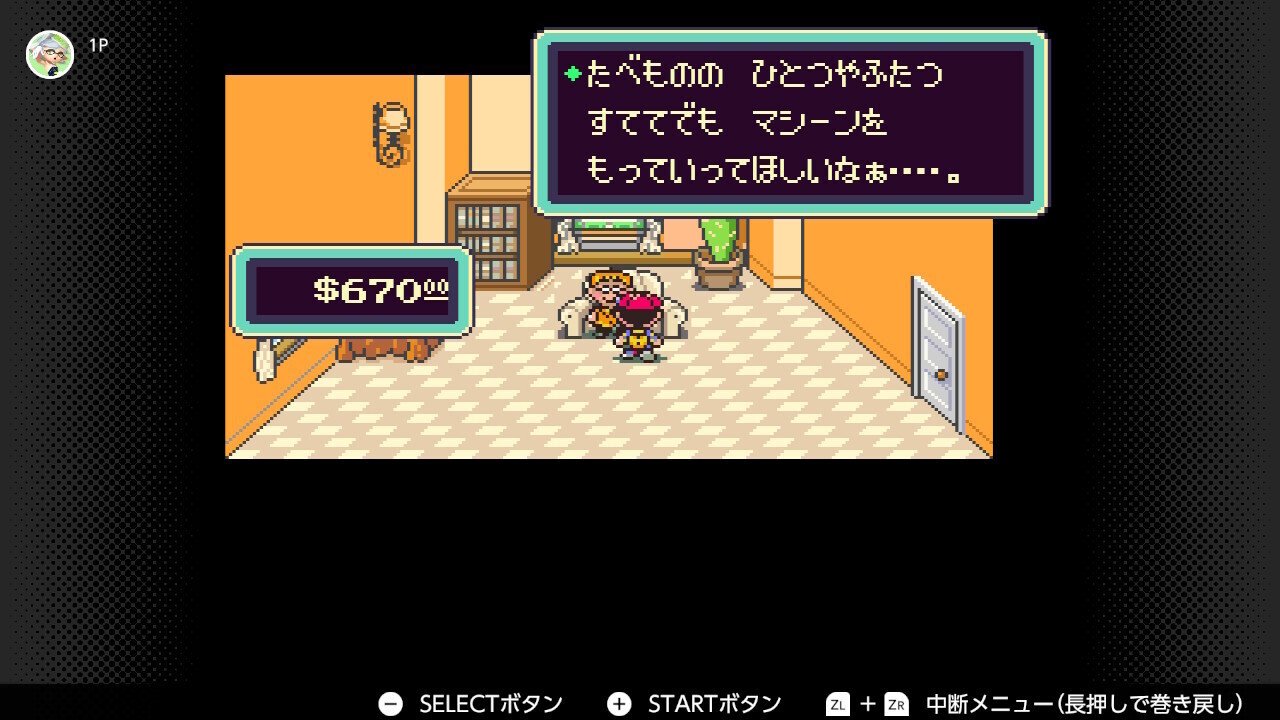Select the diamond cursor in the dialog box
The height and width of the screenshot is (720, 1280).
pyautogui.click(x=570, y=73)
